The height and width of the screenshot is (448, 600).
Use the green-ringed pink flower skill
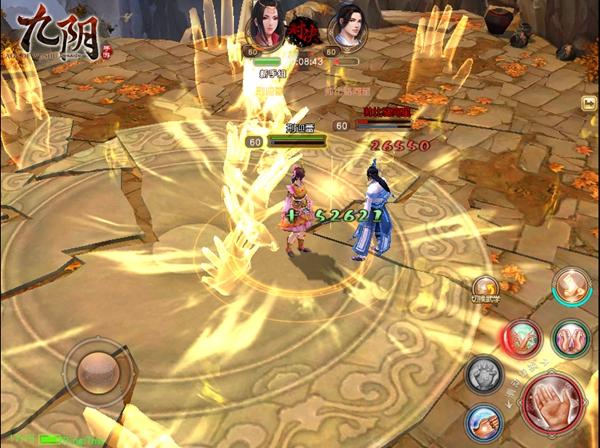click(572, 339)
